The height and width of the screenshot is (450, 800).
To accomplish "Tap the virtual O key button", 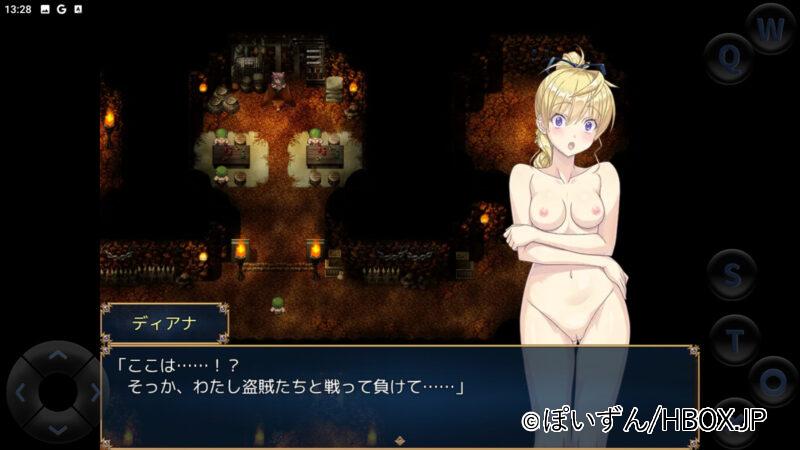I will (773, 381).
